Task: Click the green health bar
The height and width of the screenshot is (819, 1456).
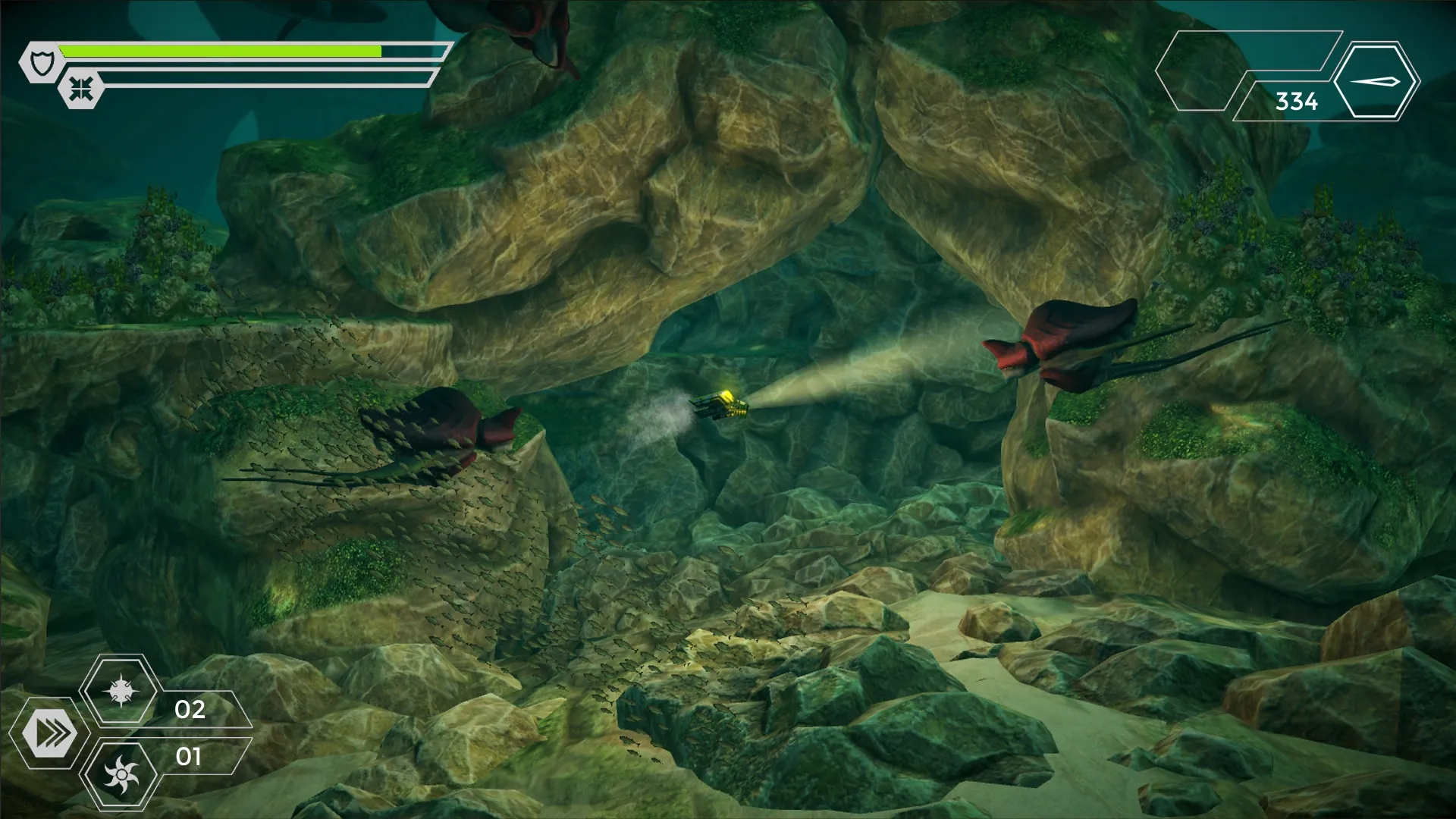Action: 220,52
